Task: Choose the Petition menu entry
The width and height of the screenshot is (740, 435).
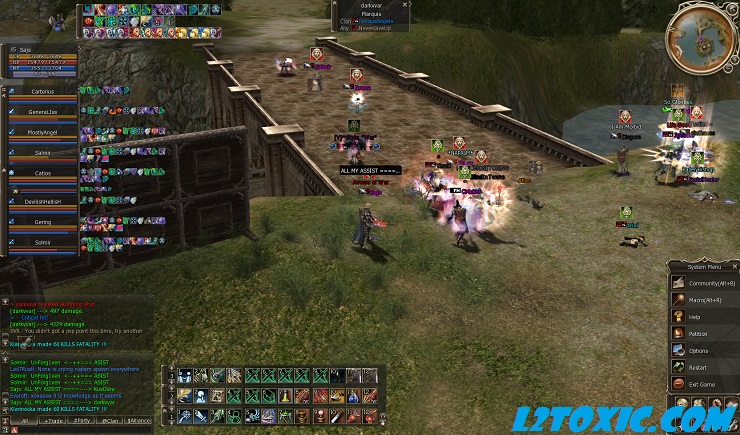Action: click(x=698, y=334)
